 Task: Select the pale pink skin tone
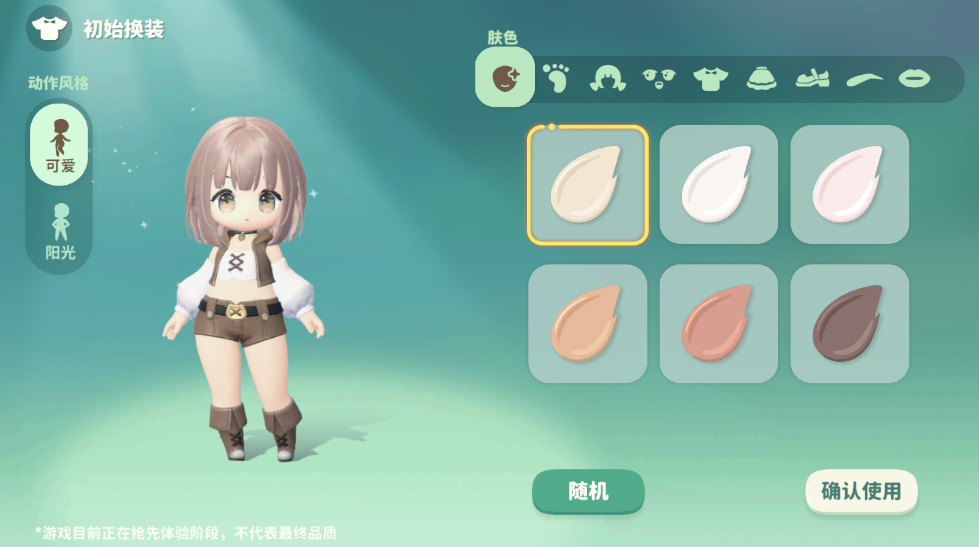click(x=850, y=185)
